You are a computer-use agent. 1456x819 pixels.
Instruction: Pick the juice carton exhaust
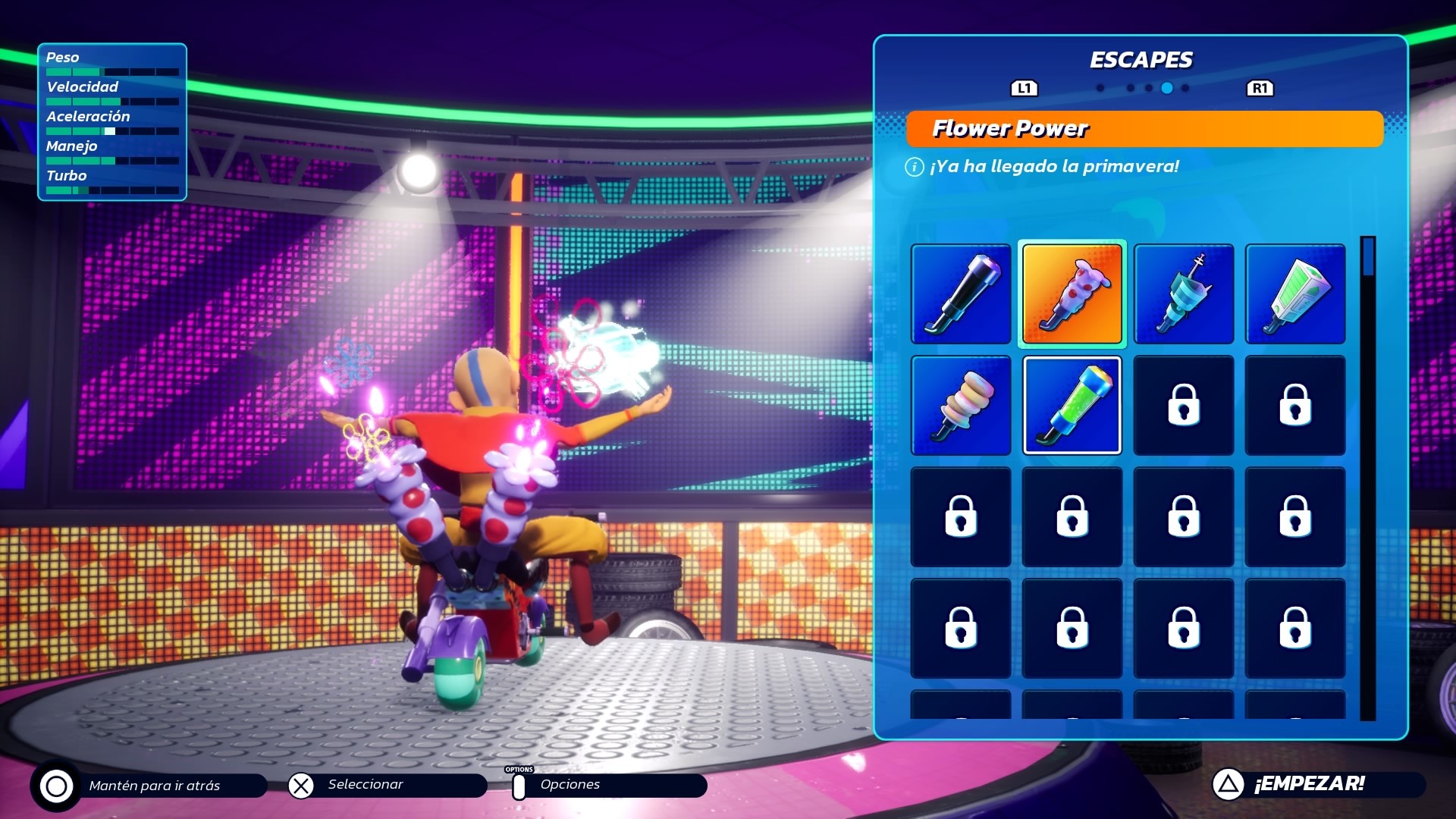tap(1294, 293)
